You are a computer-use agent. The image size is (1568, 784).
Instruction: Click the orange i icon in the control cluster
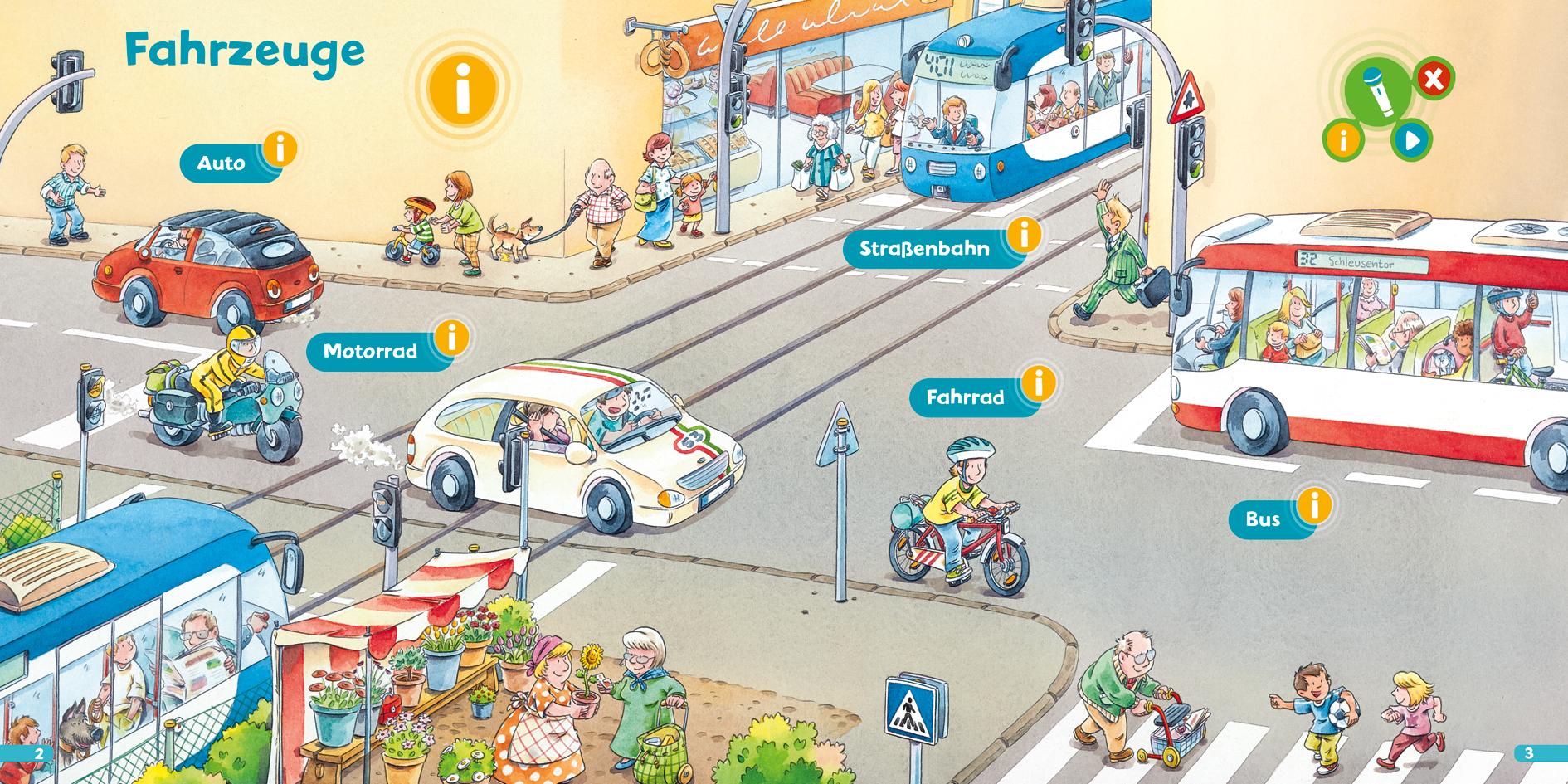point(1345,141)
